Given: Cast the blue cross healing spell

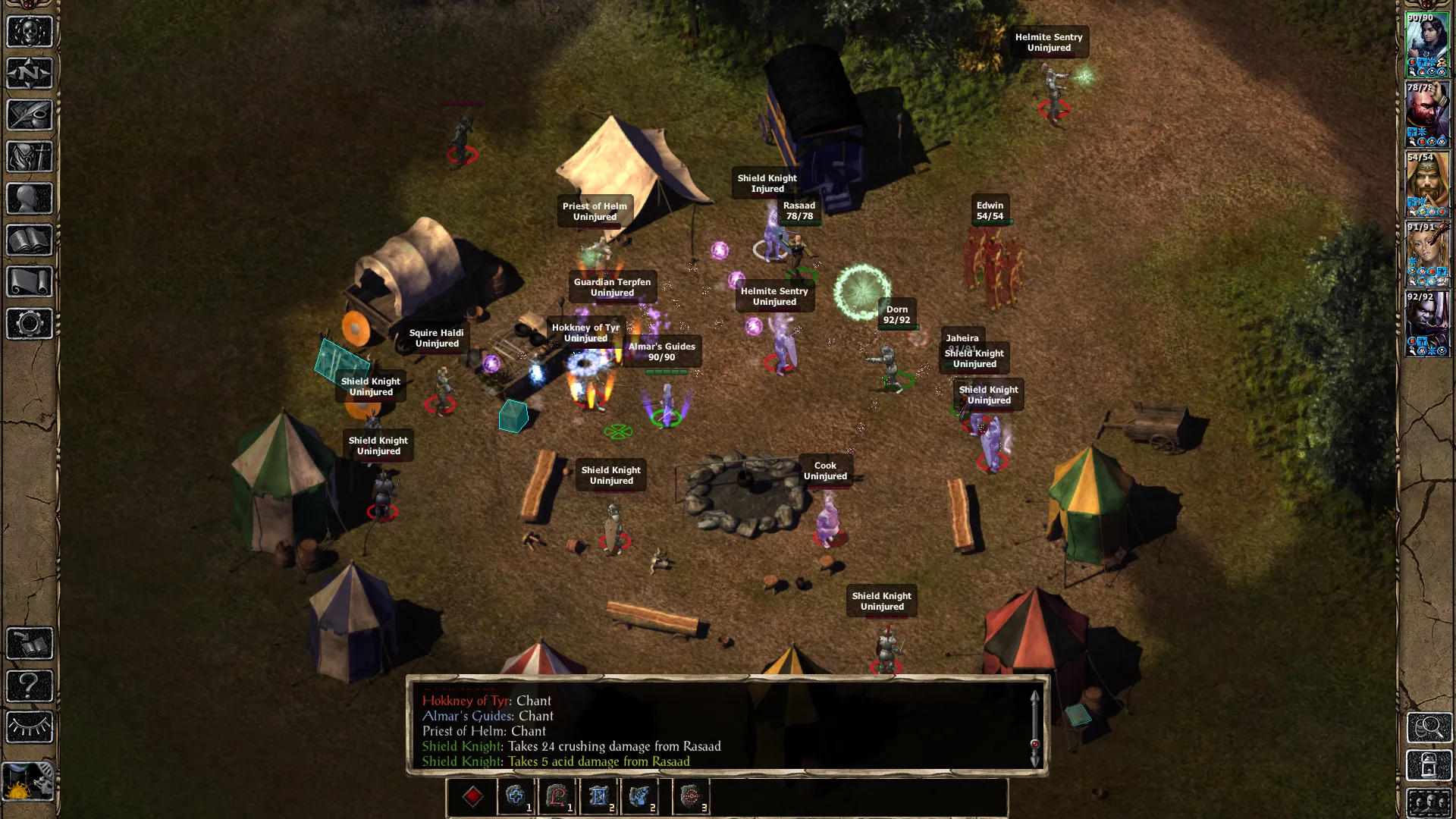Looking at the screenshot, I should click(516, 796).
